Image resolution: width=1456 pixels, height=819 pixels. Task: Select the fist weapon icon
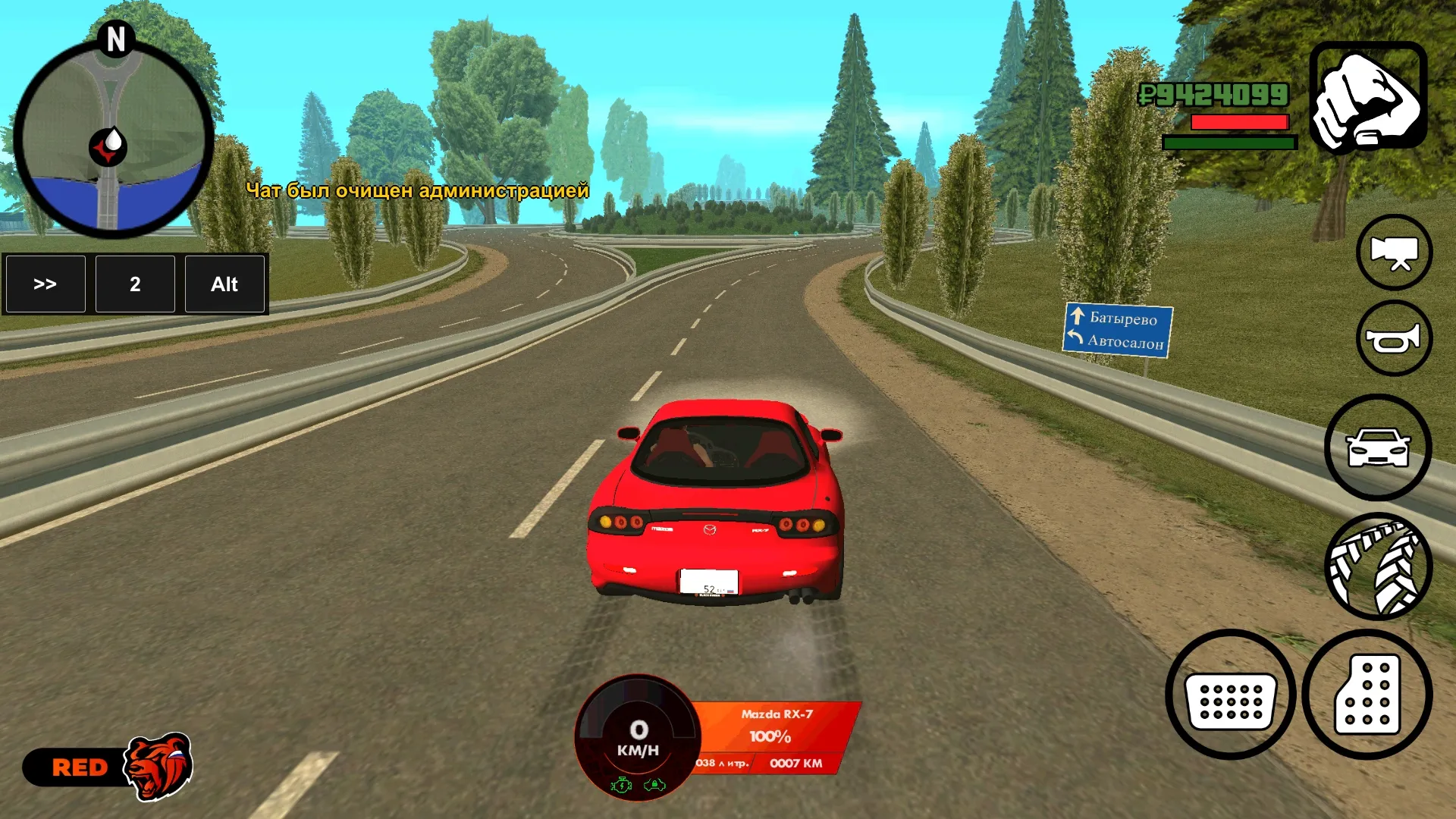click(1368, 98)
